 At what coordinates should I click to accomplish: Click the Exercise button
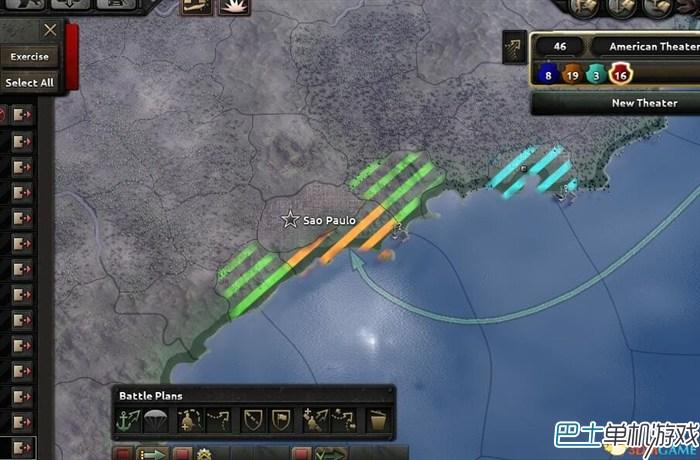point(30,57)
